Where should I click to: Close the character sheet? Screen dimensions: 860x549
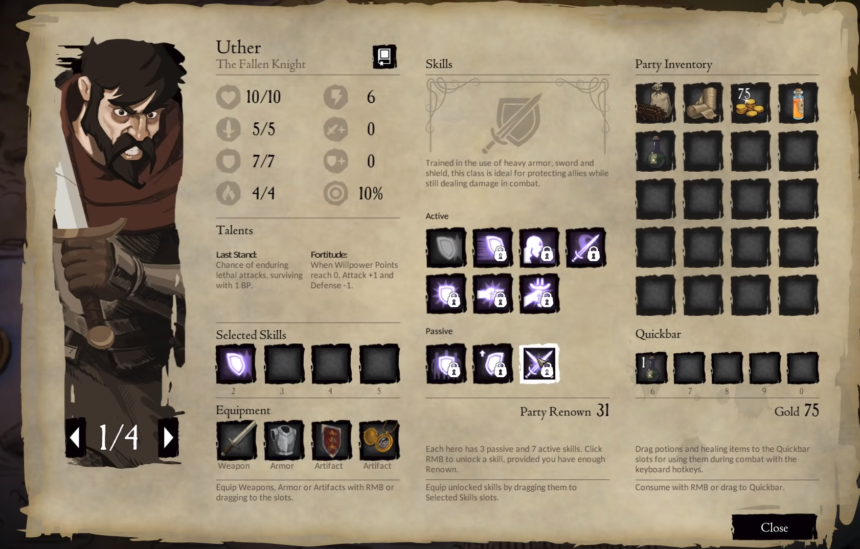pos(773,527)
